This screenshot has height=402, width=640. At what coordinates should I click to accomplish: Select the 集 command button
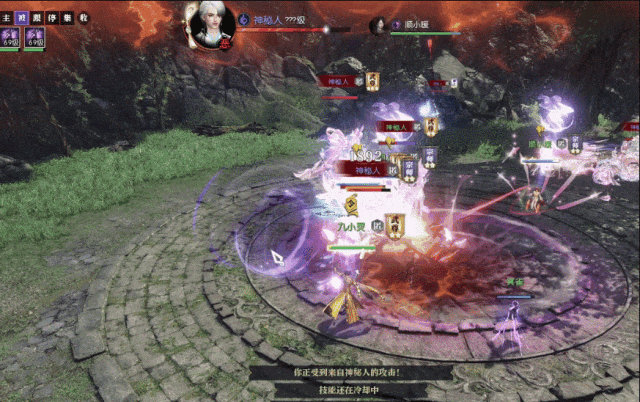[66, 18]
